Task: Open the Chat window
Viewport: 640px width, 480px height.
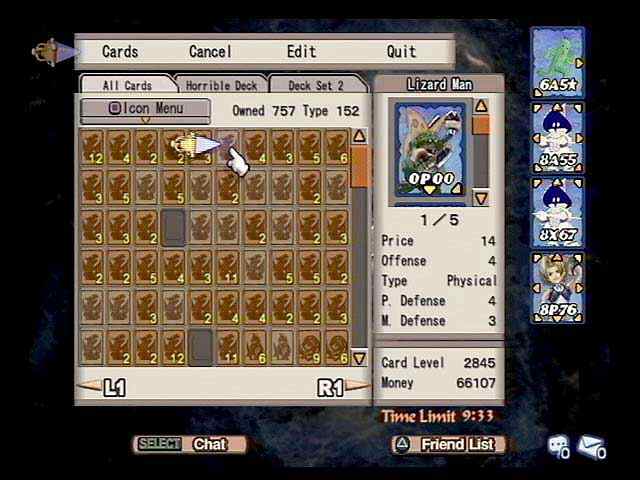Action: (x=191, y=444)
